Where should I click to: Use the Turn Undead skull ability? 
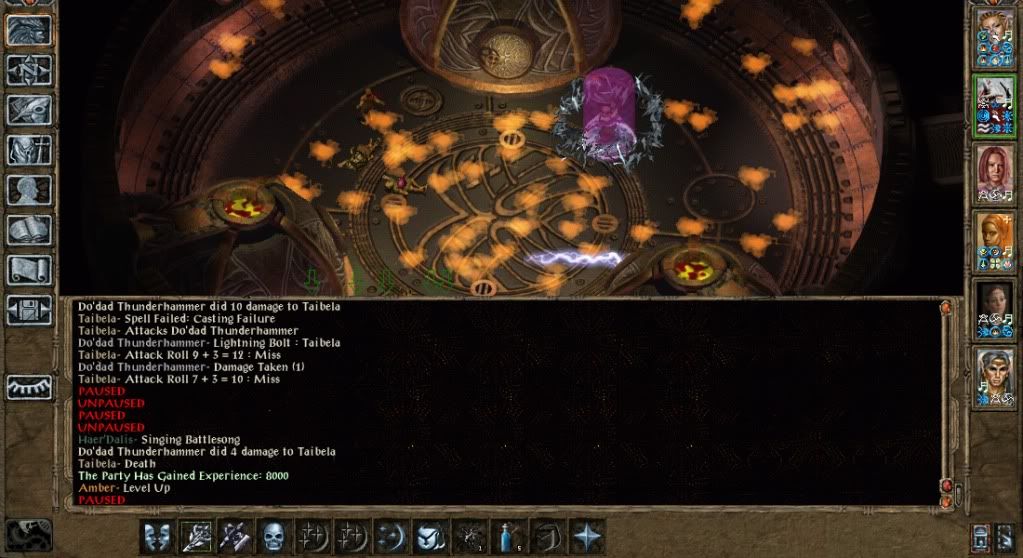click(275, 535)
